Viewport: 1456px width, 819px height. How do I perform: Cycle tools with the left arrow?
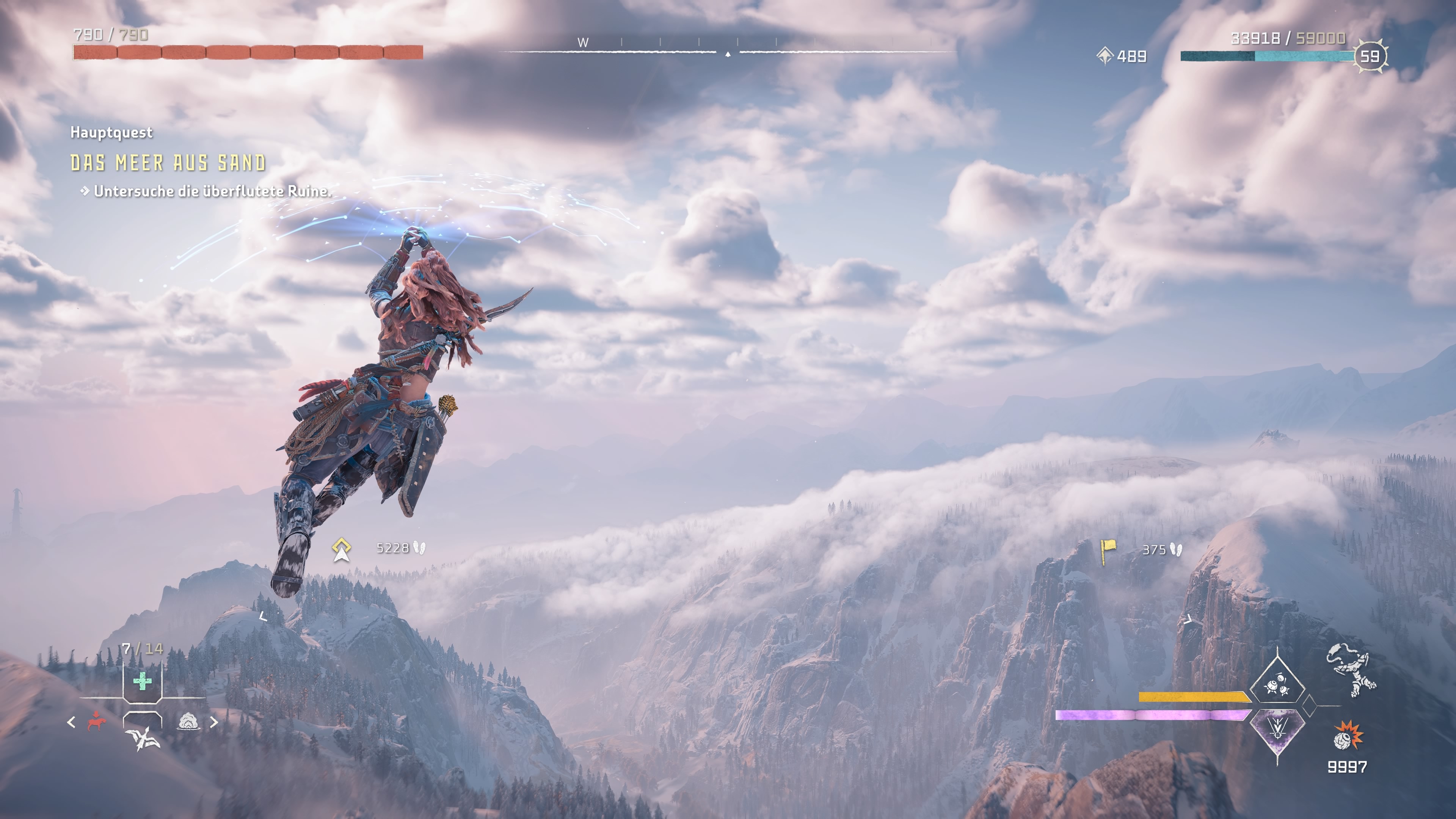pyautogui.click(x=71, y=722)
